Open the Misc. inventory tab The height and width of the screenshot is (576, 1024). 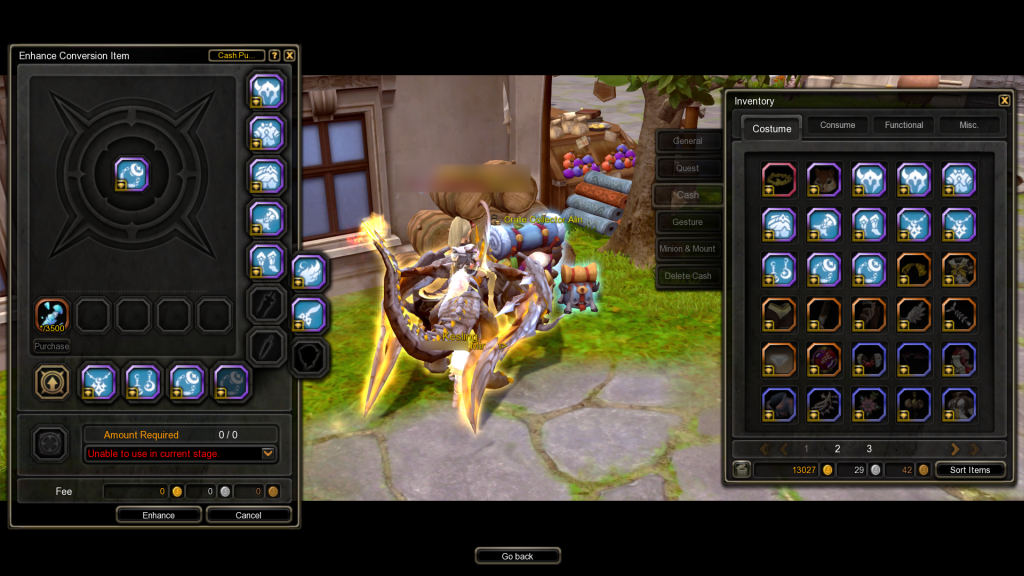969,125
